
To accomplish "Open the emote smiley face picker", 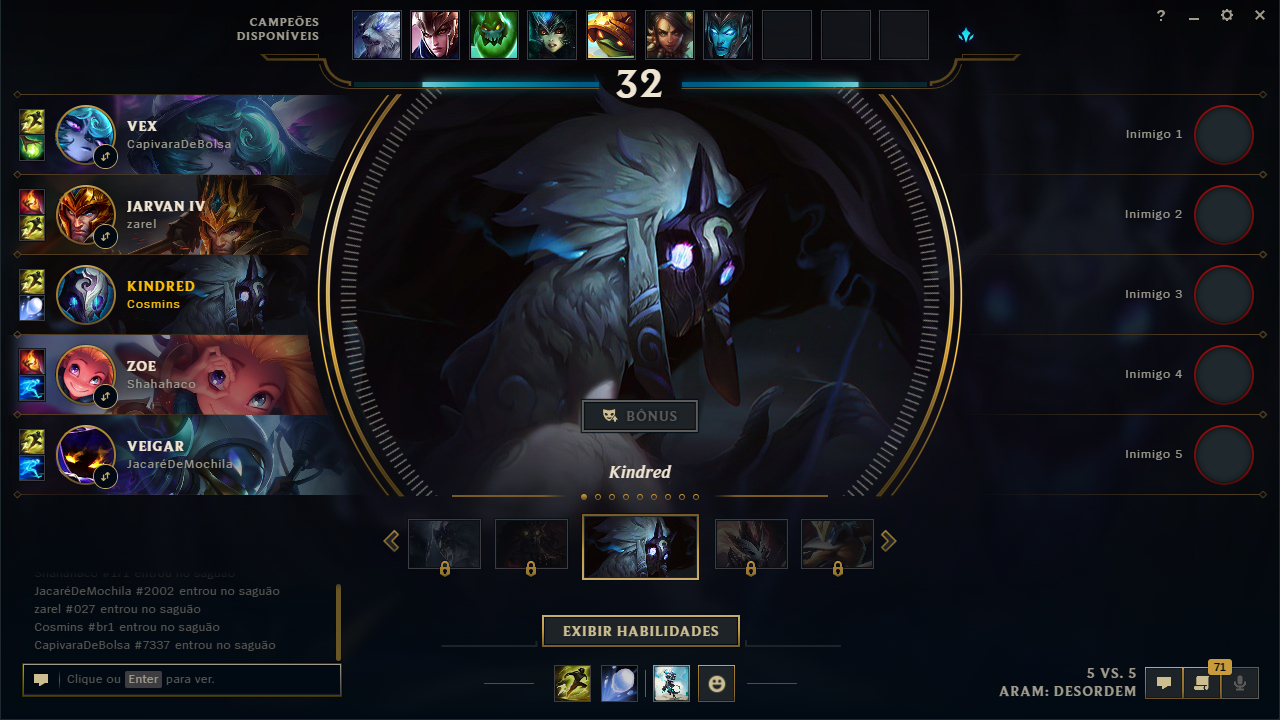I will 716,683.
